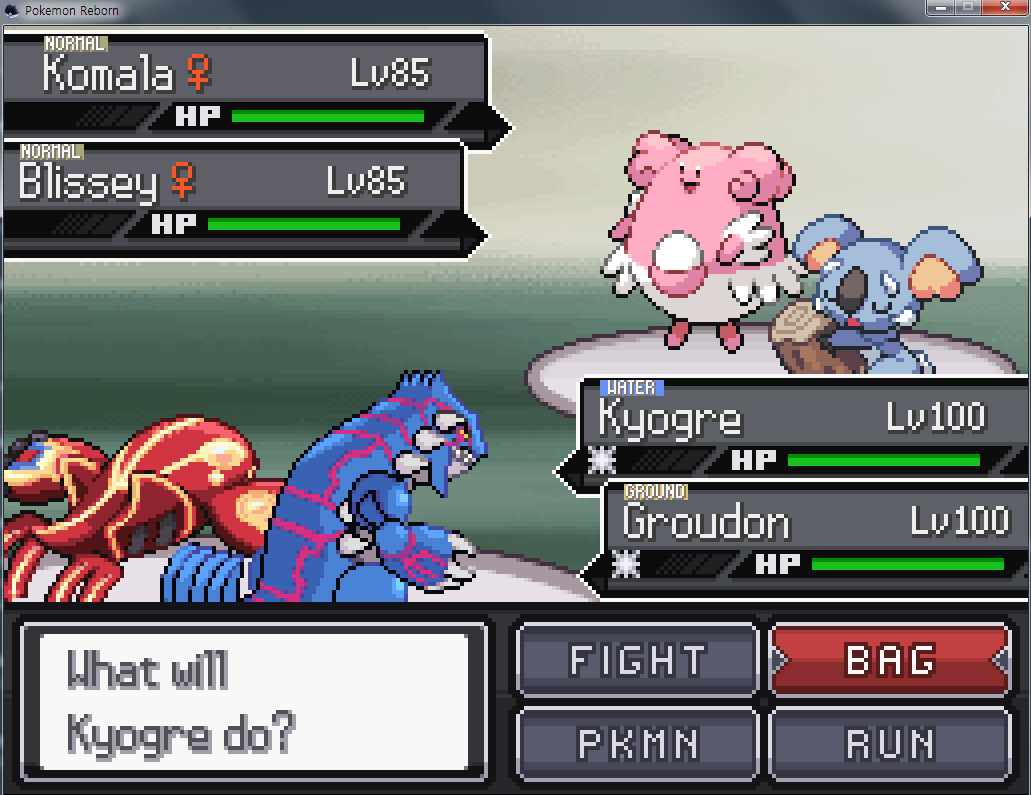Minimize the Pokemon Reborn window
Image resolution: width=1031 pixels, height=795 pixels.
[939, 8]
